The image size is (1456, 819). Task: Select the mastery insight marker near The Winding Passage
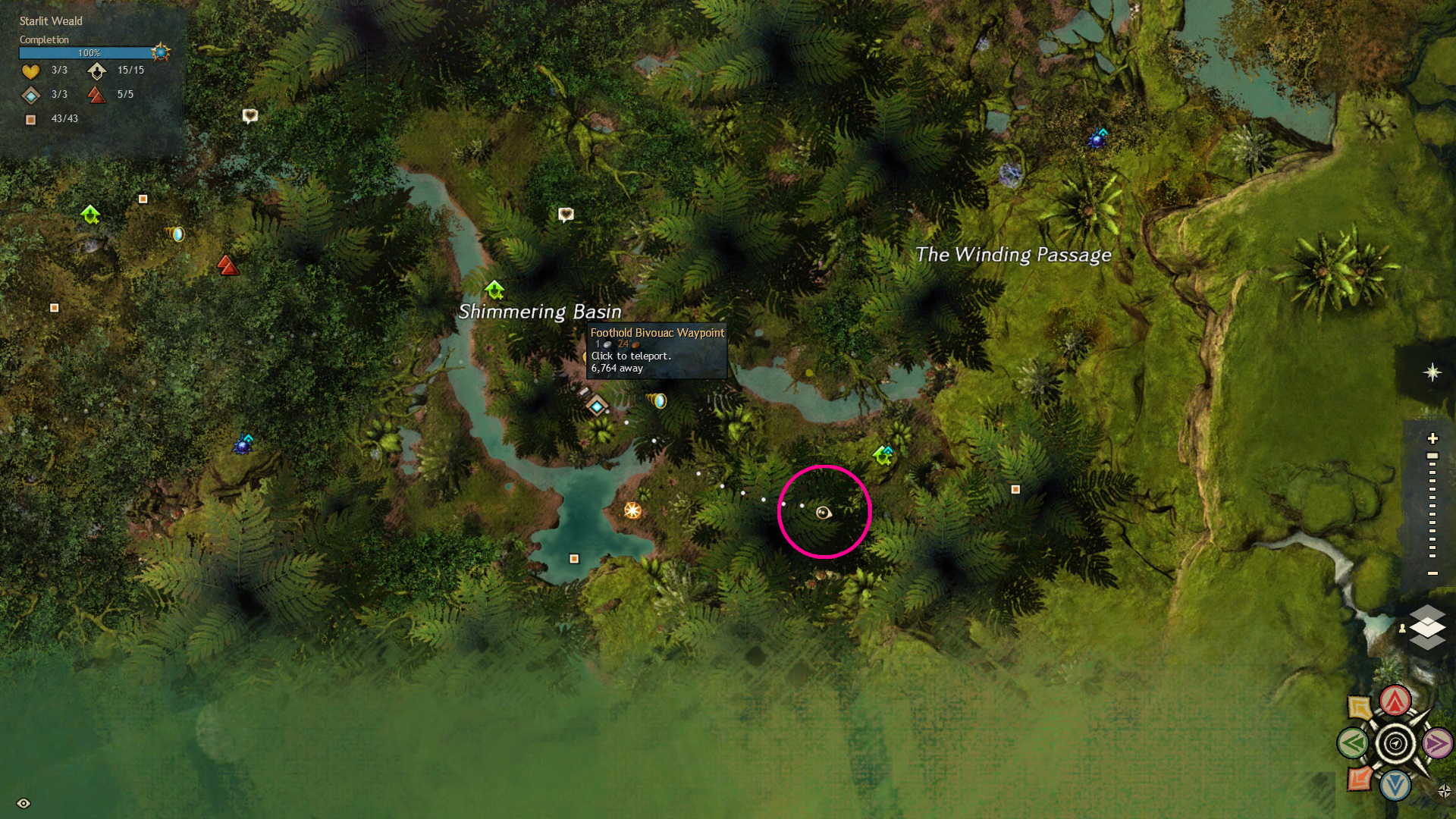point(1097,138)
